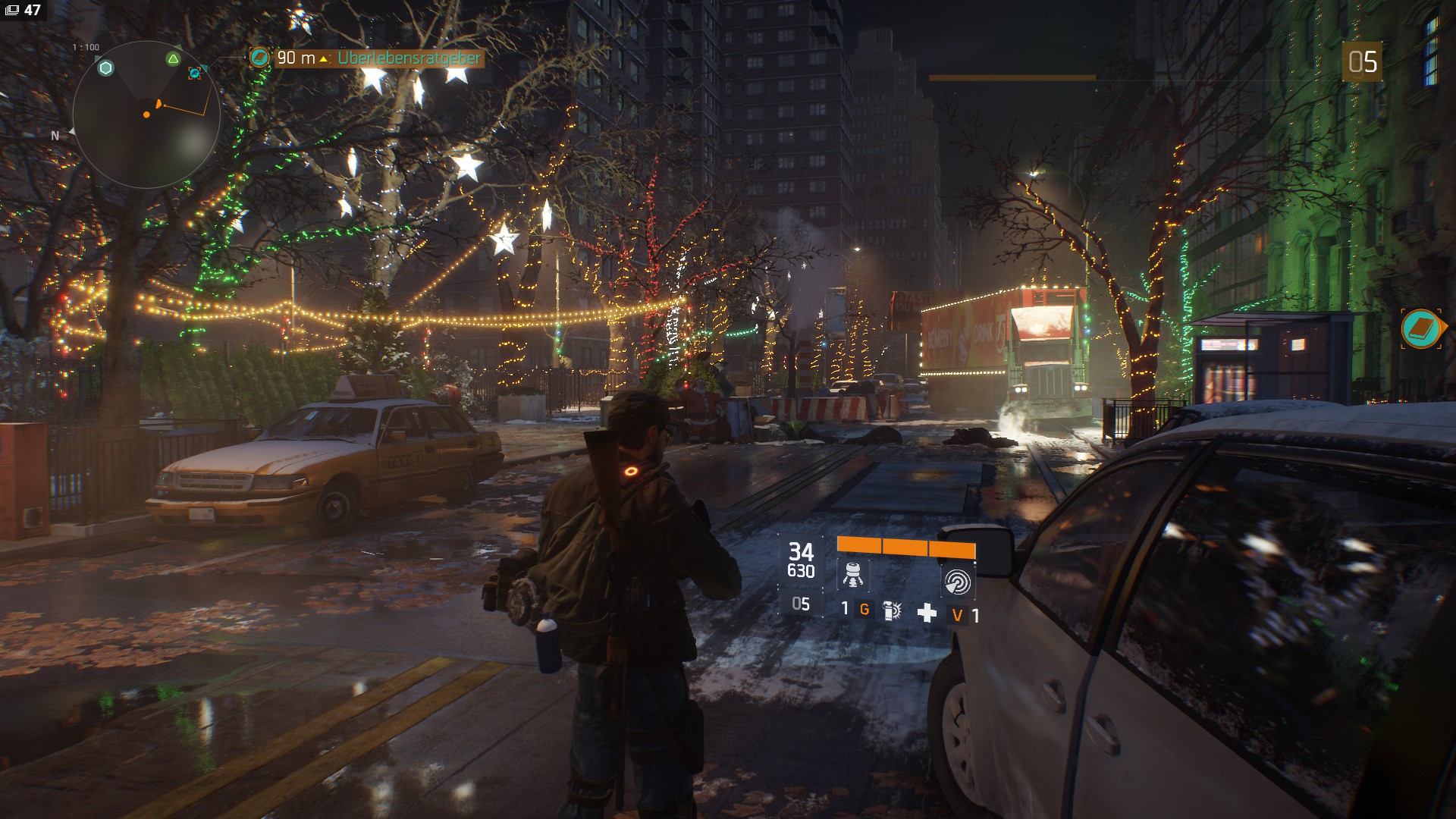Select the green triangle minimap marker

click(x=174, y=59)
